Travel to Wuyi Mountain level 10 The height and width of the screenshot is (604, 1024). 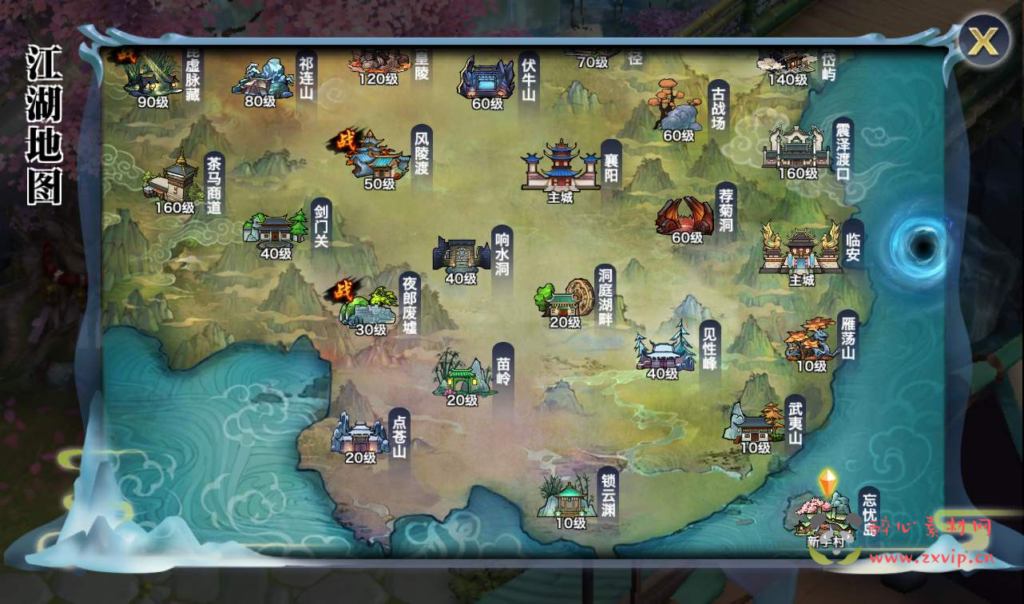coord(755,424)
